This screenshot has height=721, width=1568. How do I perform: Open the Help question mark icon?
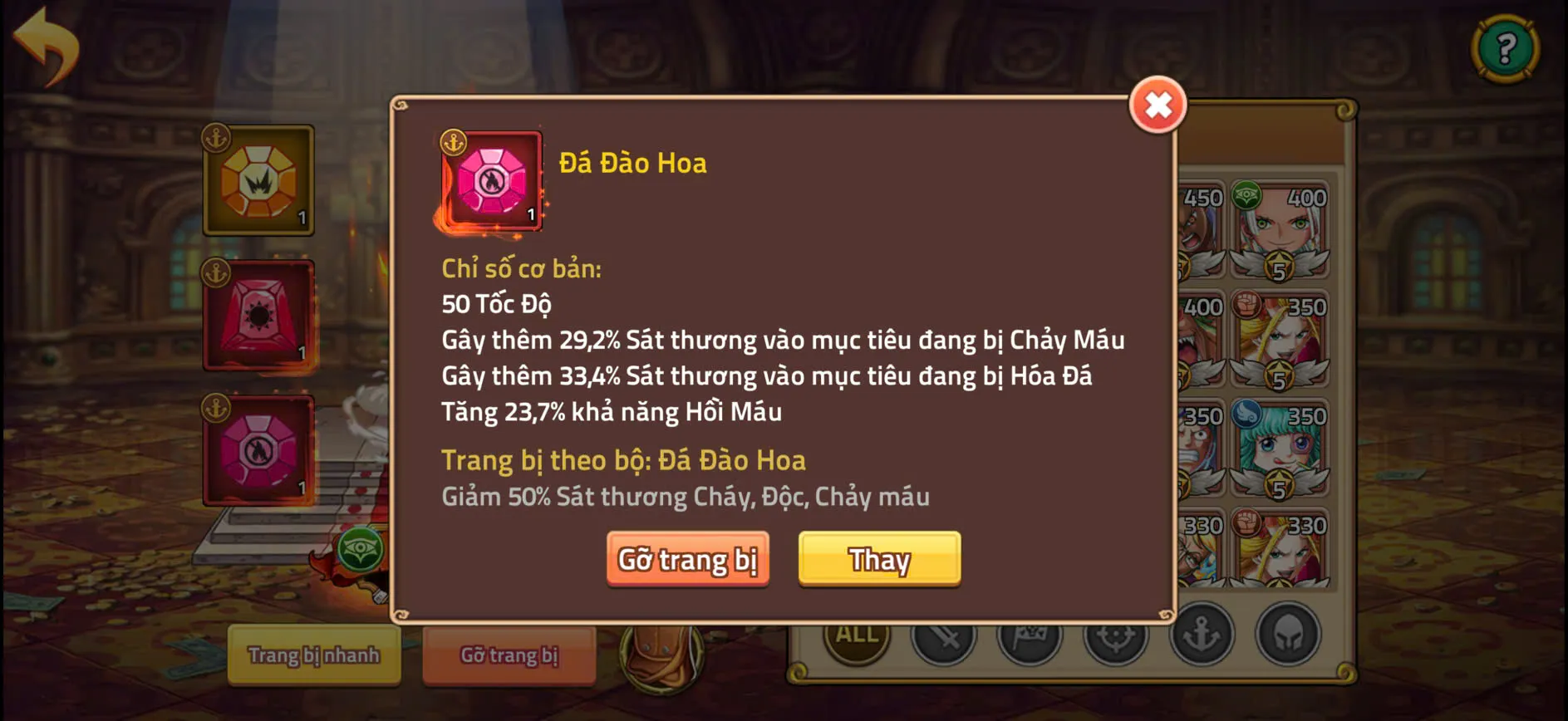pos(1505,47)
